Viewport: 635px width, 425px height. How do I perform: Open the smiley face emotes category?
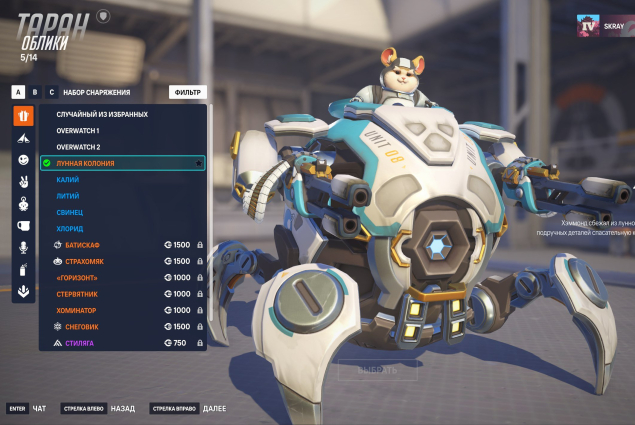[x=23, y=160]
